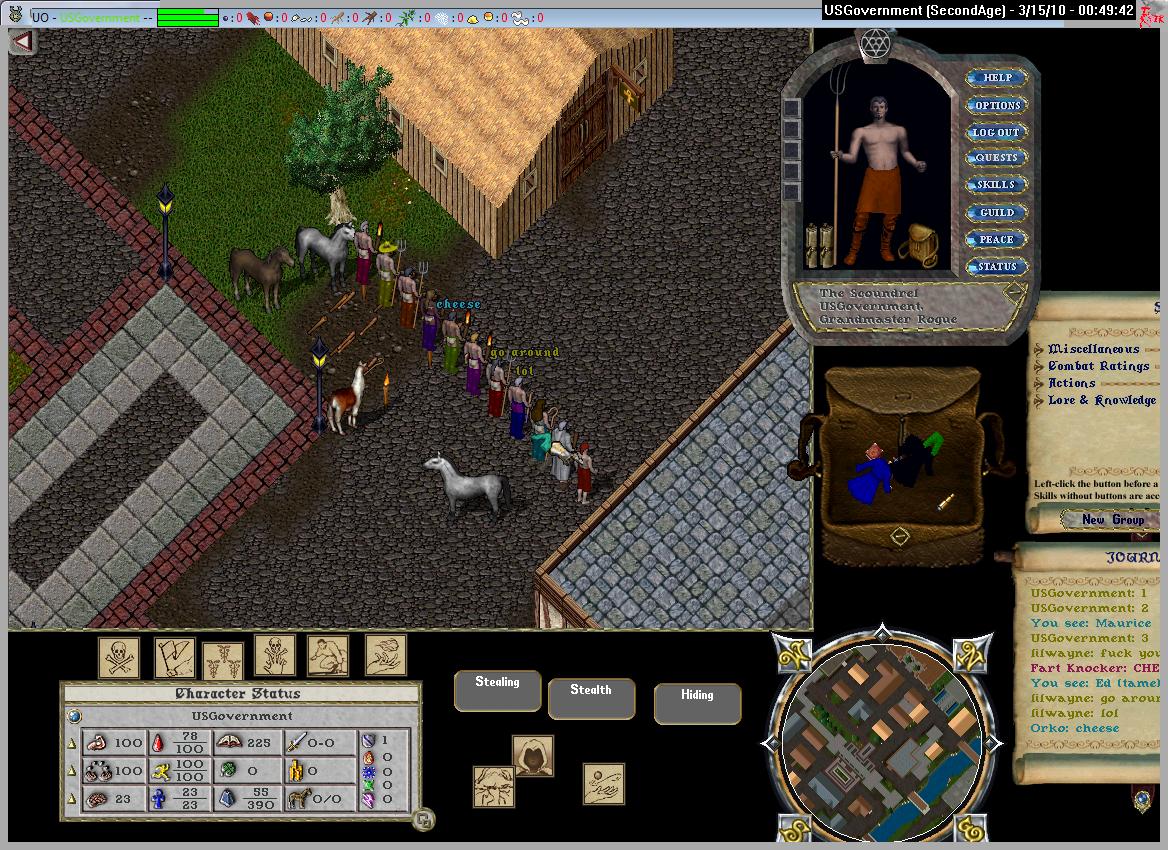Image resolution: width=1168 pixels, height=850 pixels.
Task: Activate the Stealing macro button
Action: coord(497,689)
